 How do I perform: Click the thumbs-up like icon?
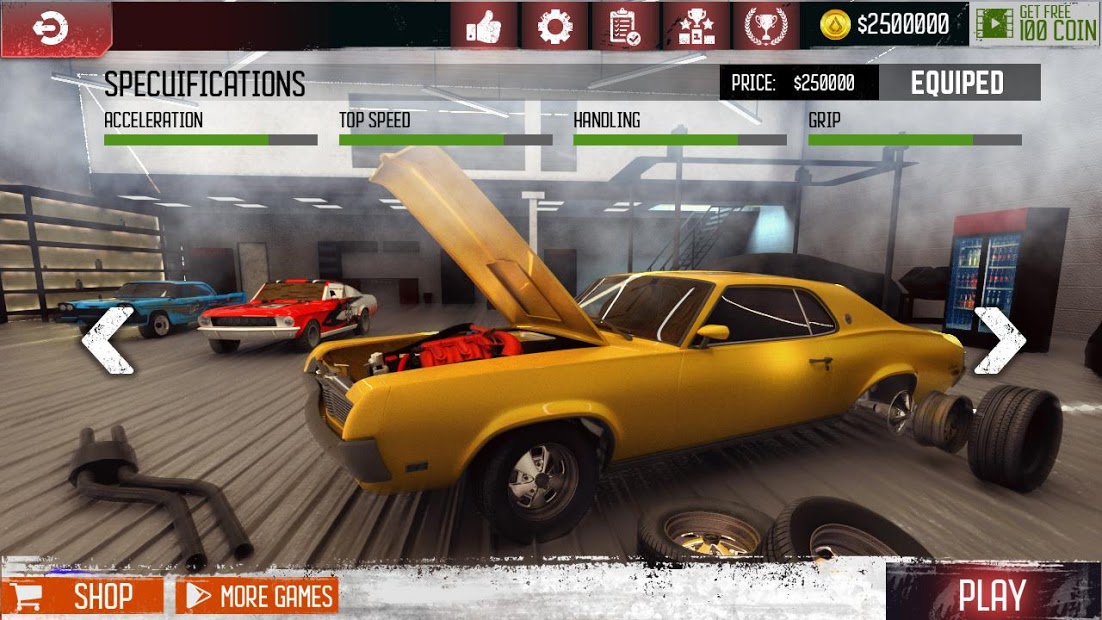point(483,26)
